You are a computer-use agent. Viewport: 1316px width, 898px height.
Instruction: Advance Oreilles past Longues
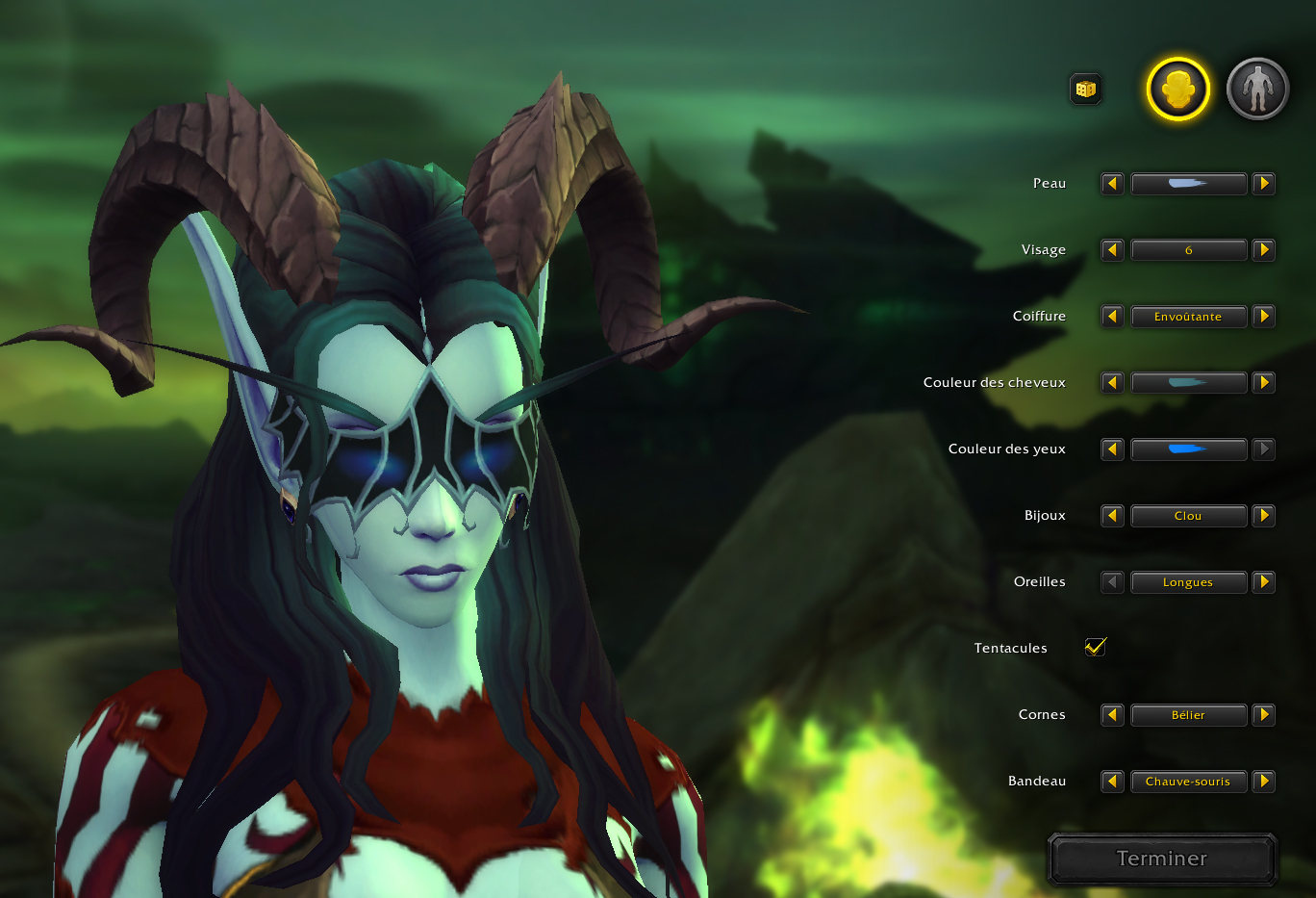point(1263,581)
